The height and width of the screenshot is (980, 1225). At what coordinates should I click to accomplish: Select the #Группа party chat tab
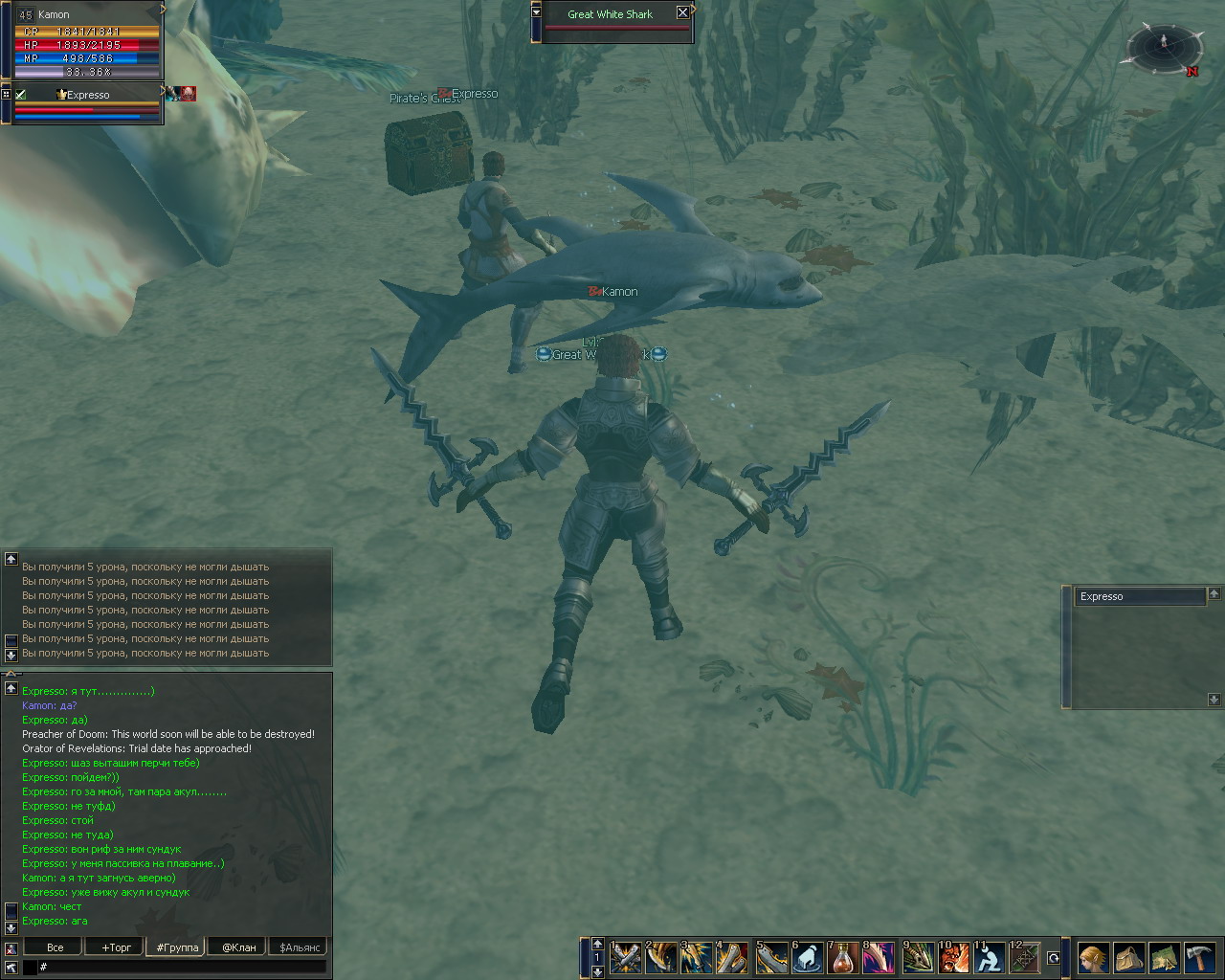coord(177,947)
